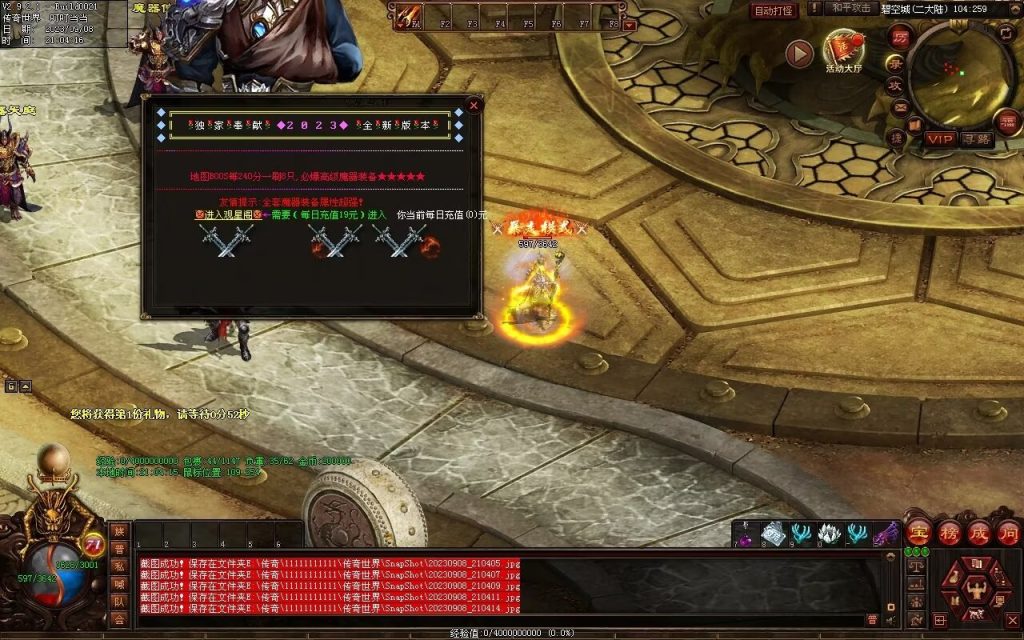
Task: Open the VIP panel
Action: [x=940, y=139]
